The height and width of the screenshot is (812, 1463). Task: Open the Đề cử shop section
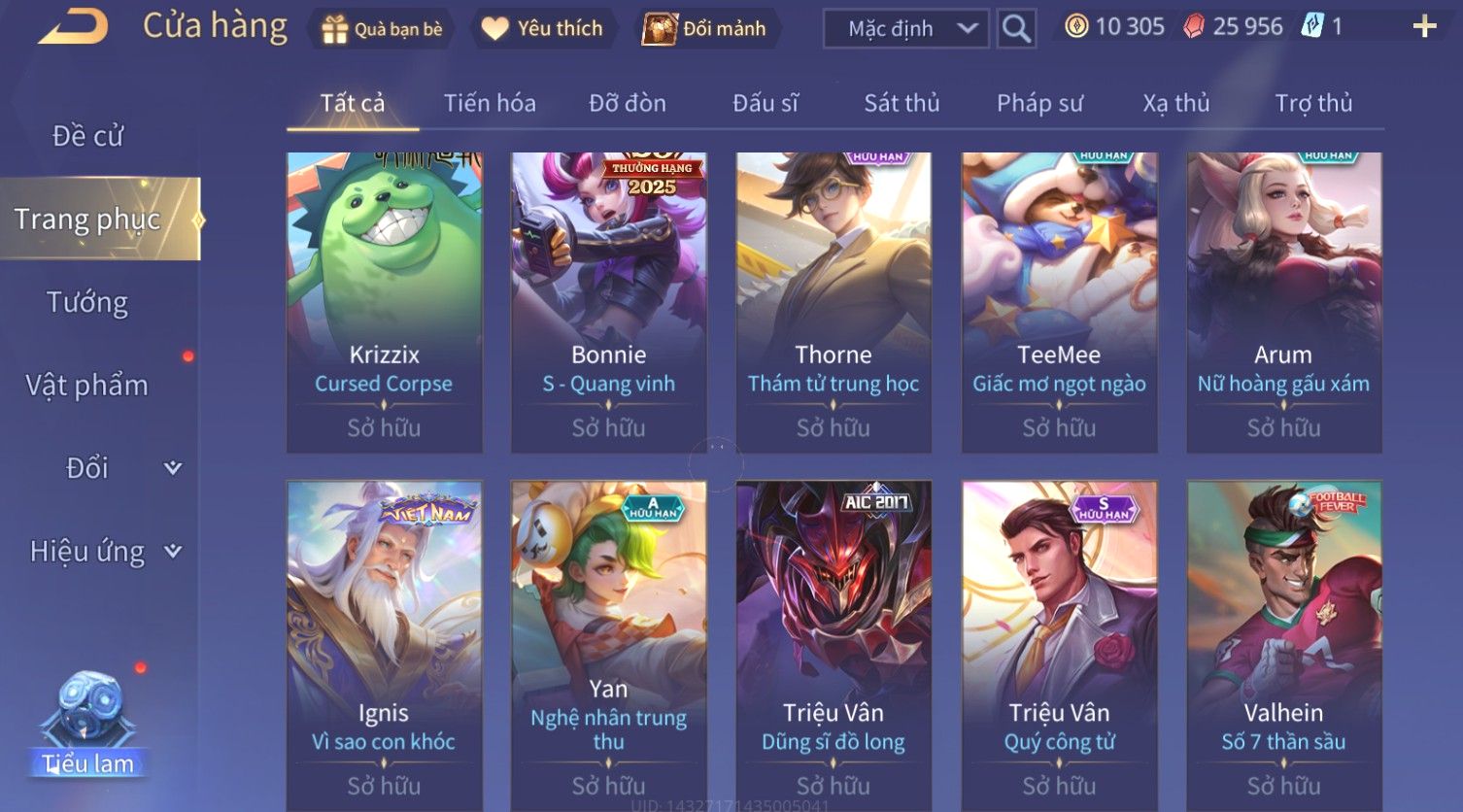88,136
